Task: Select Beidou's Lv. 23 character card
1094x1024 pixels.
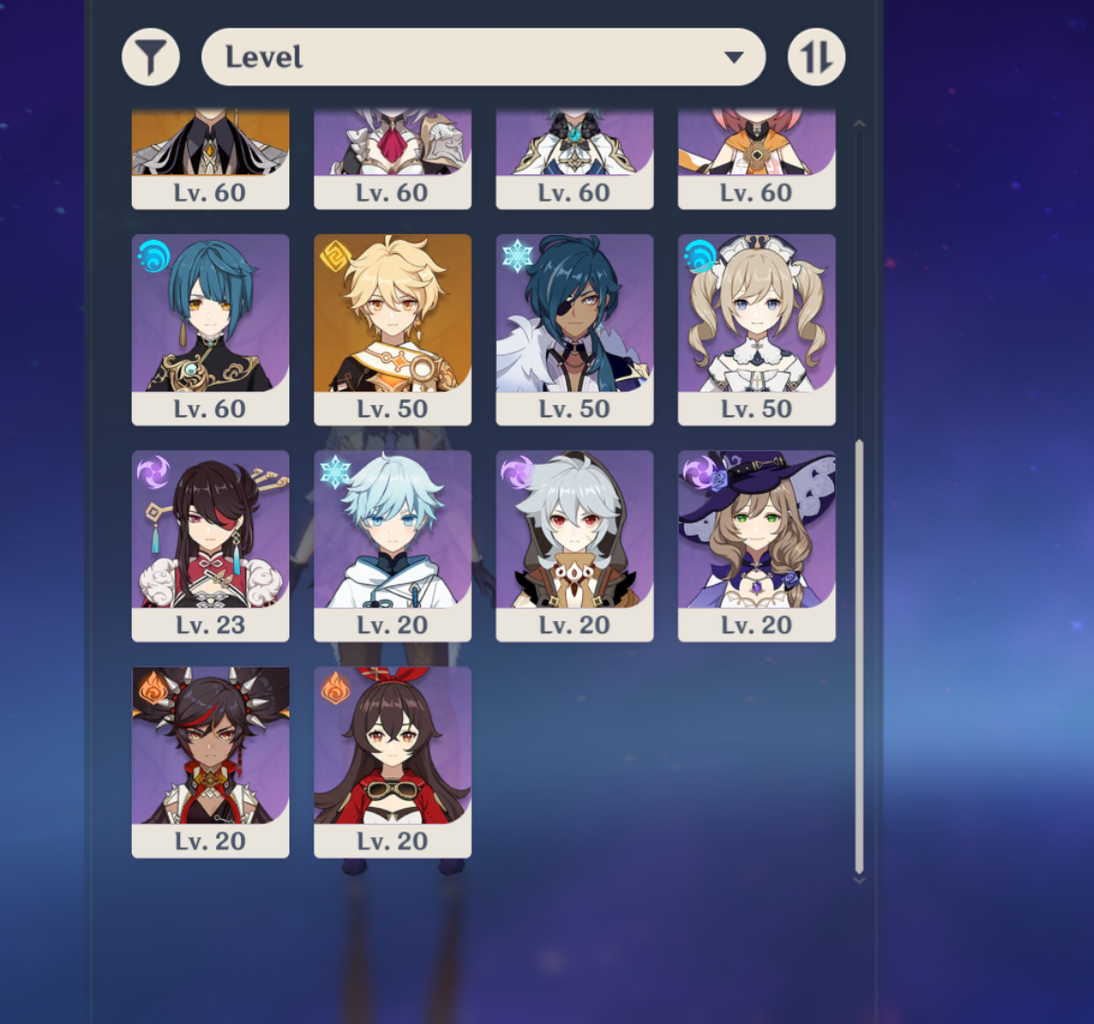Action: (210, 545)
